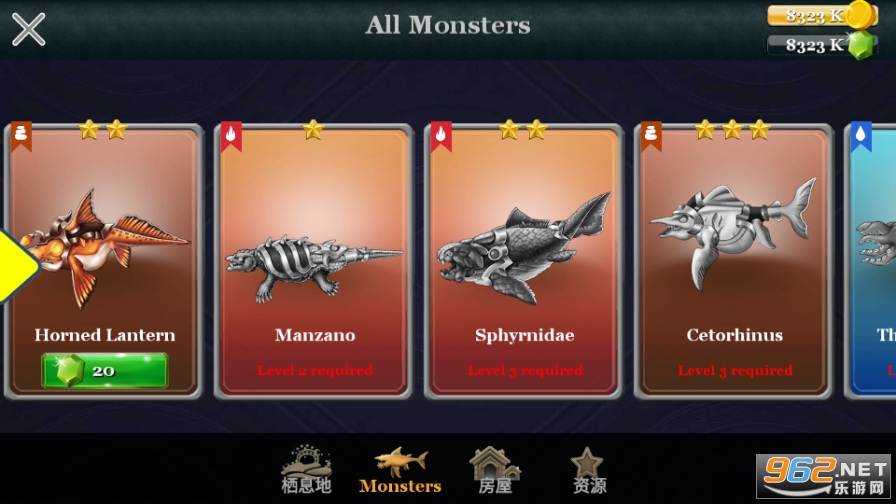This screenshot has width=896, height=504.
Task: Switch to the 房屋 house tab
Action: [x=495, y=470]
